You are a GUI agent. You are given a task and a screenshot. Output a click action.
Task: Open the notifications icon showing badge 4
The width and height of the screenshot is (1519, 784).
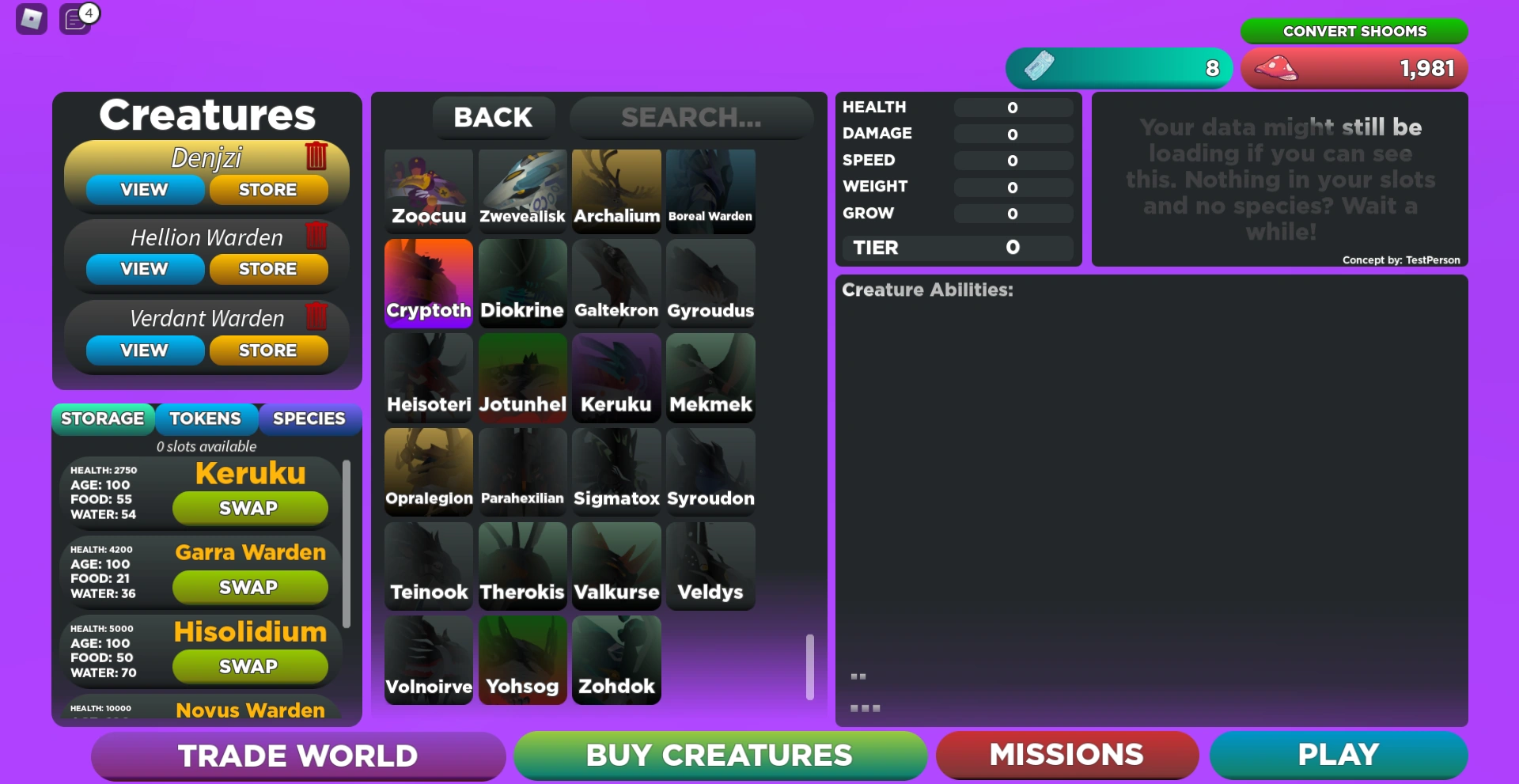pos(75,20)
